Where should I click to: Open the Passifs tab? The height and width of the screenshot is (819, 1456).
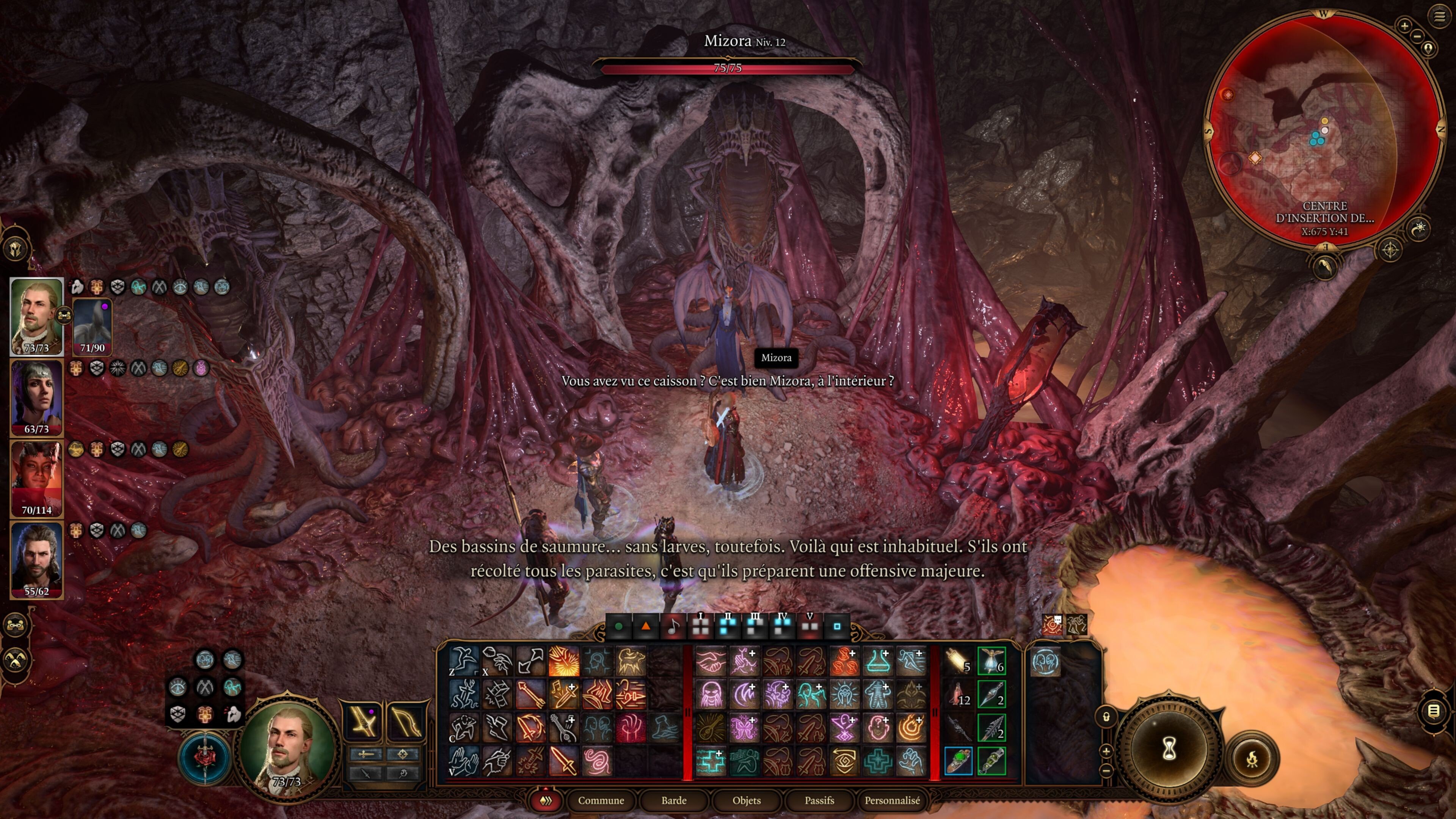click(x=819, y=801)
